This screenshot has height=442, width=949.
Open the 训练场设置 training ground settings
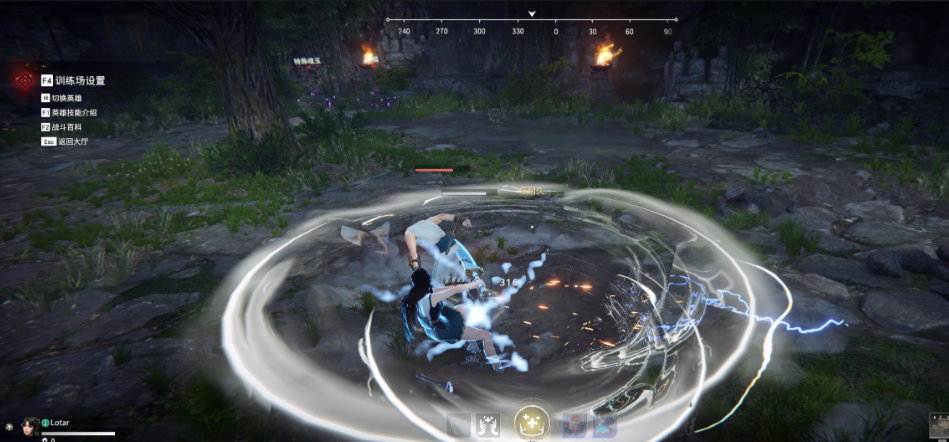pyautogui.click(x=79, y=80)
